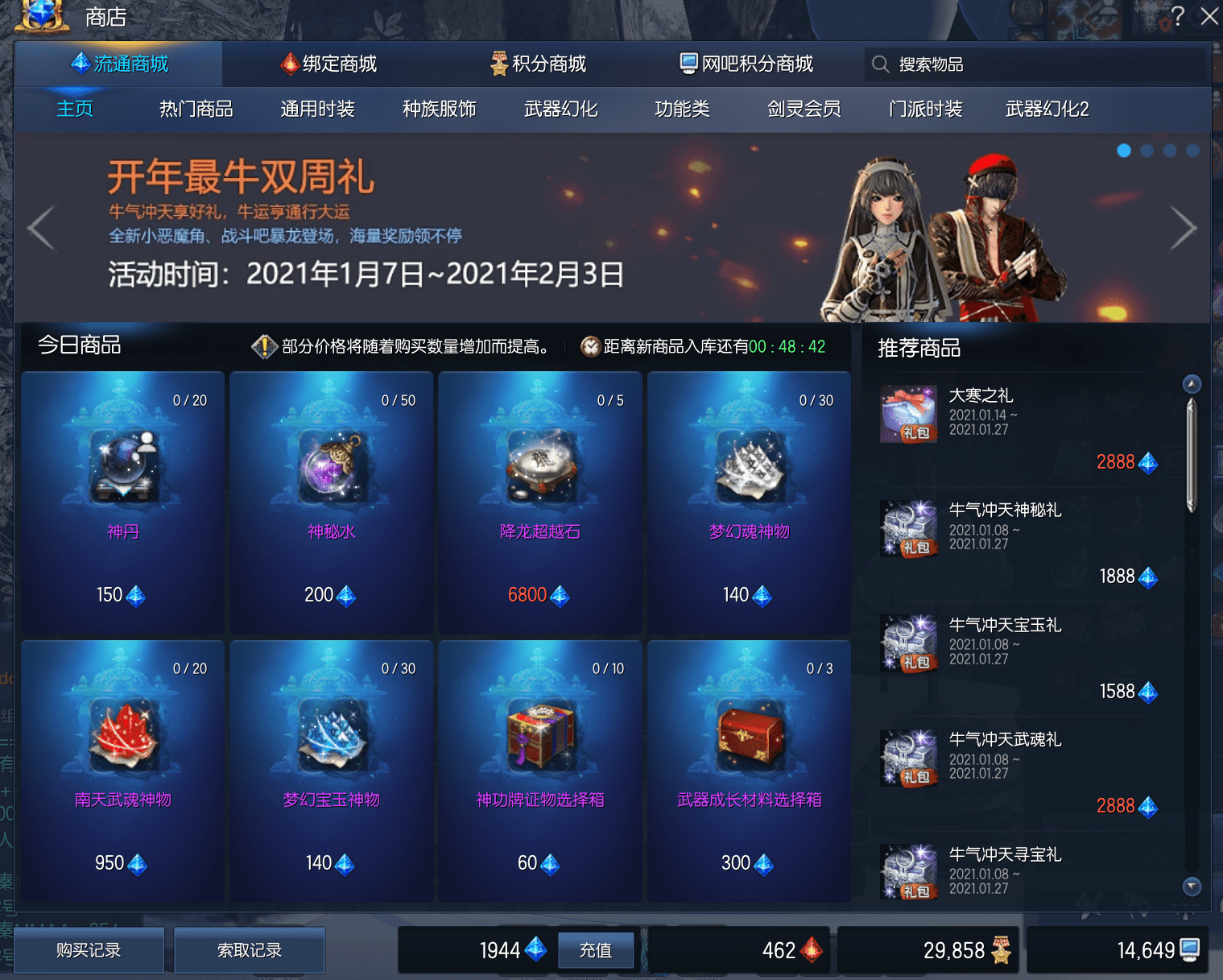
Task: Click the shop crest icon at top-left
Action: [x=42, y=15]
